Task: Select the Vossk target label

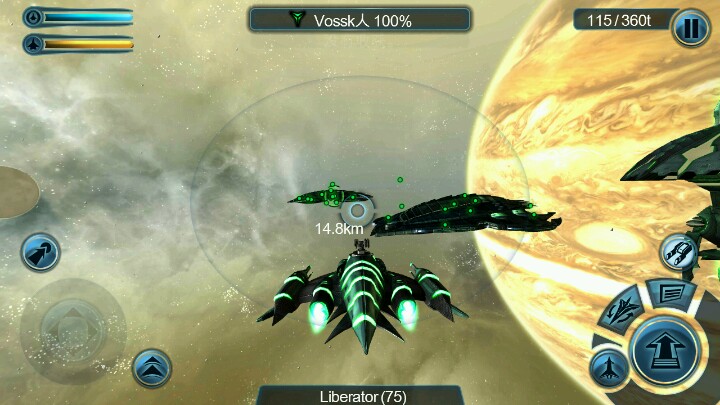Action: point(360,19)
